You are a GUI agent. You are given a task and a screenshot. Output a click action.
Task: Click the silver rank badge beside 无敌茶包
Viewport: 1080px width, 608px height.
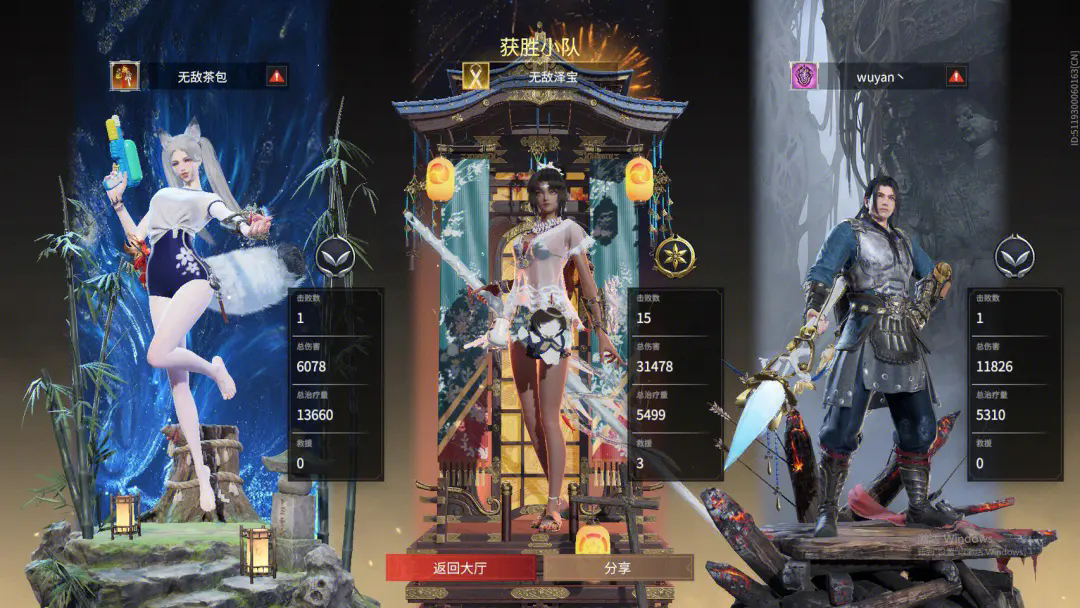point(336,257)
